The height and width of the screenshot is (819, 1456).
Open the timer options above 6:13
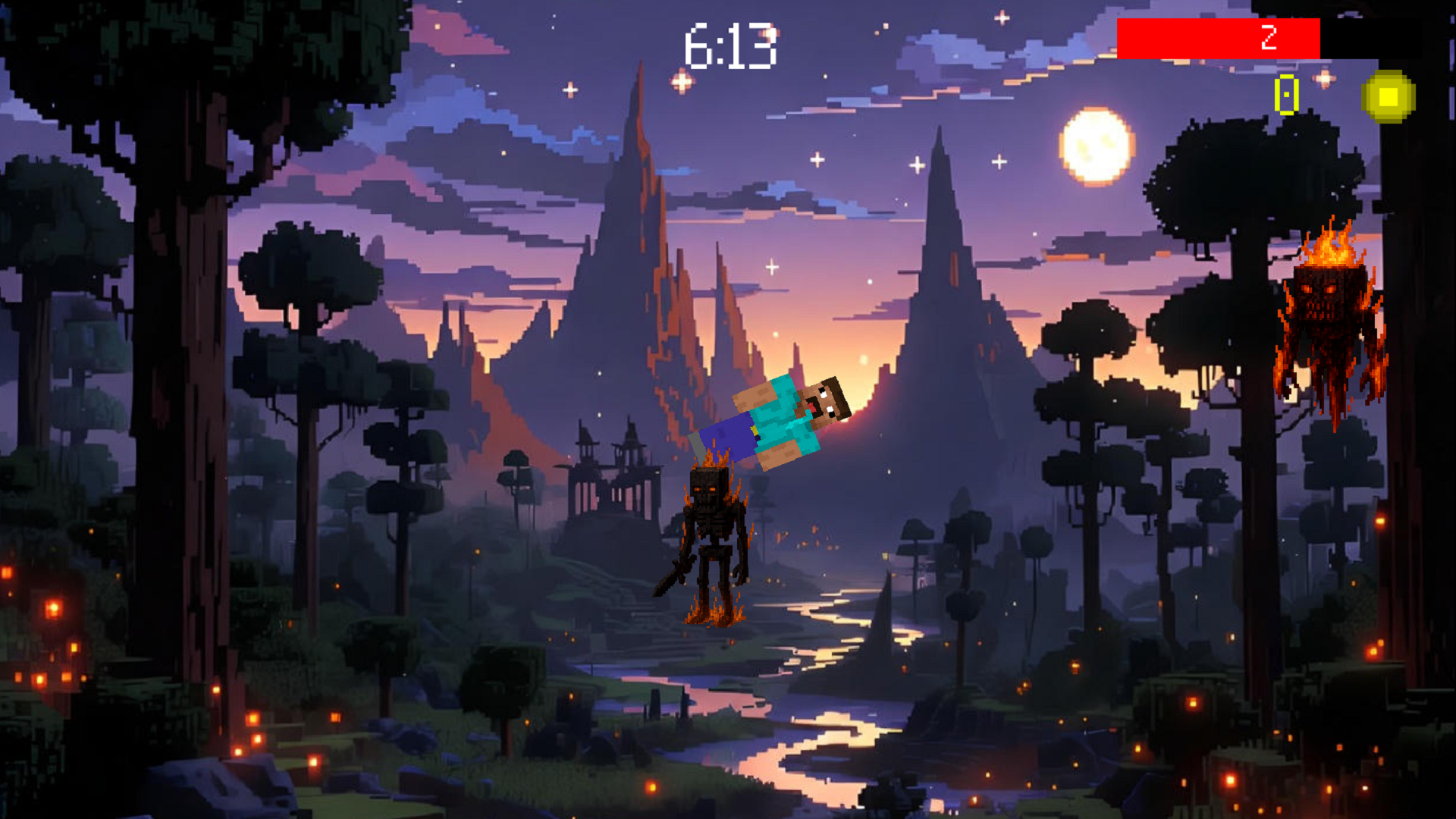[730, 45]
